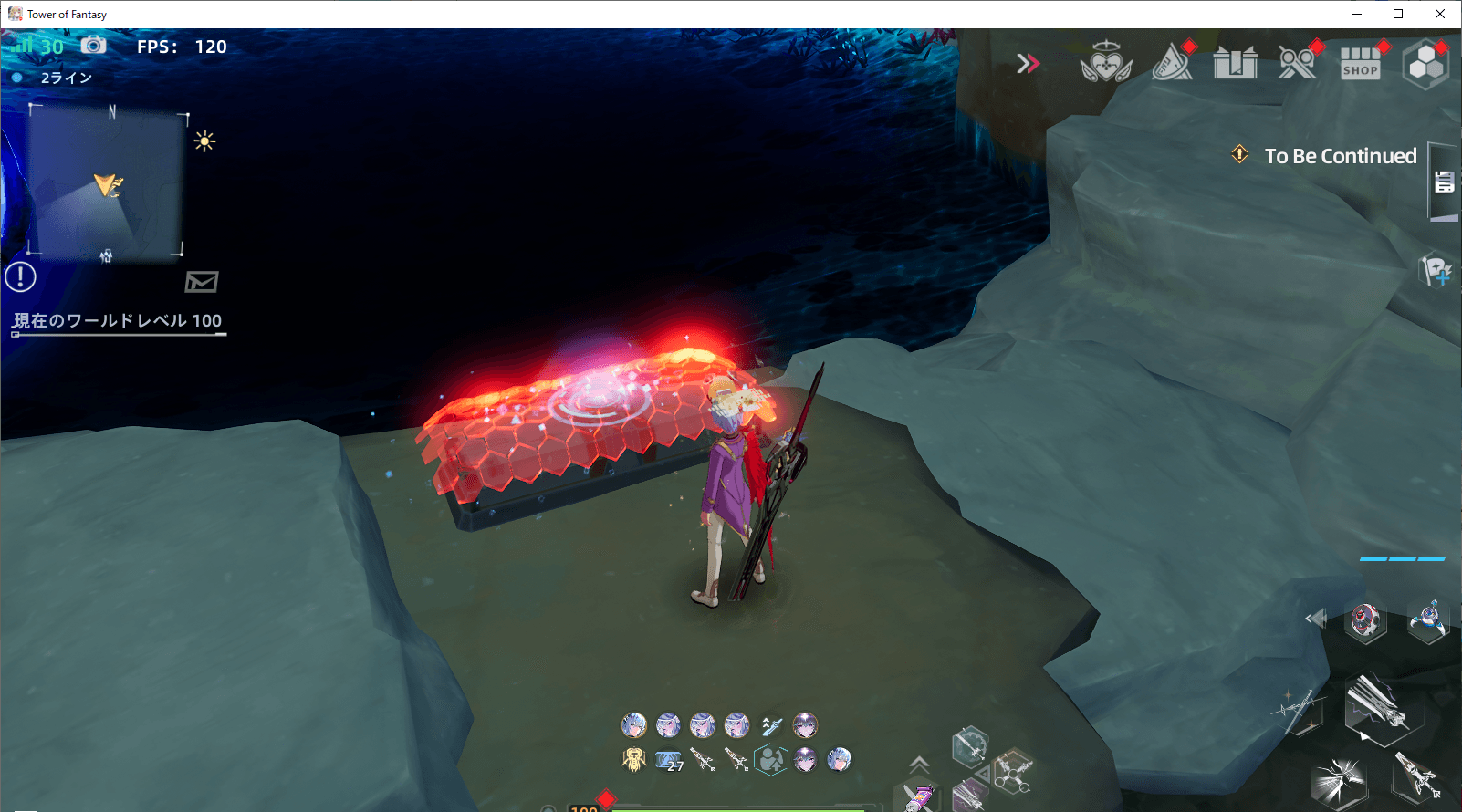This screenshot has height=812, width=1462.
Task: Open the exclamation mark notice icon
Action: click(20, 276)
